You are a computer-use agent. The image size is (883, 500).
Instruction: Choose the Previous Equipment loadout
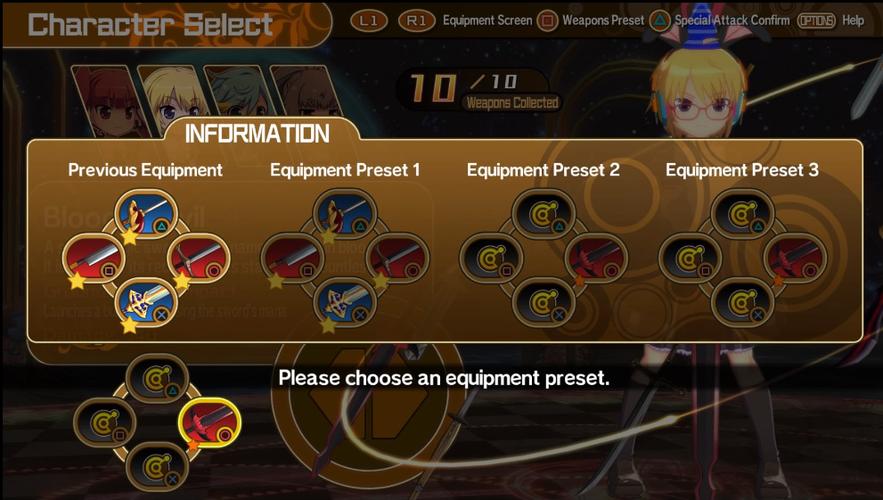(146, 257)
